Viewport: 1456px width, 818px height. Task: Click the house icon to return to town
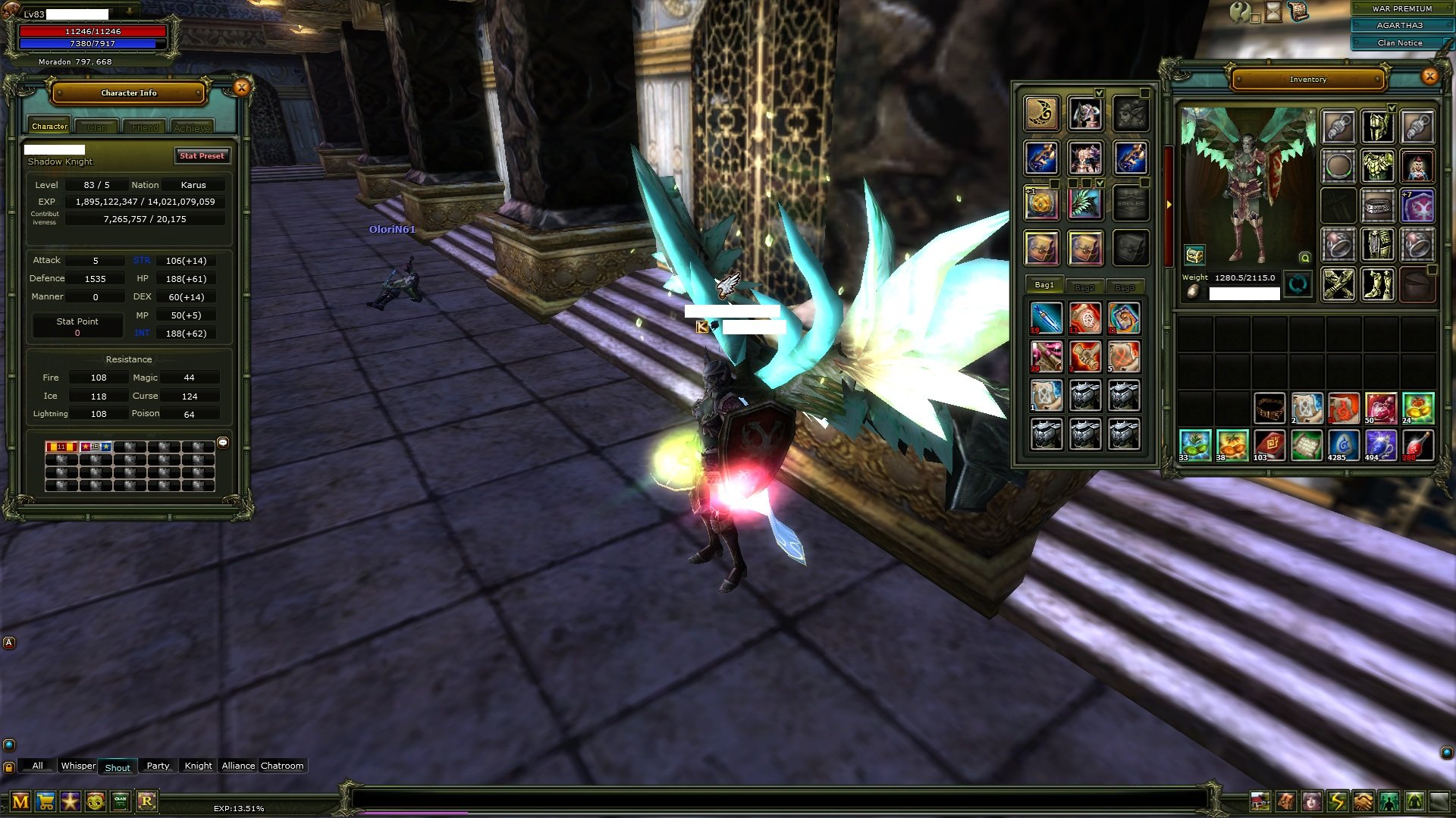click(x=1260, y=802)
